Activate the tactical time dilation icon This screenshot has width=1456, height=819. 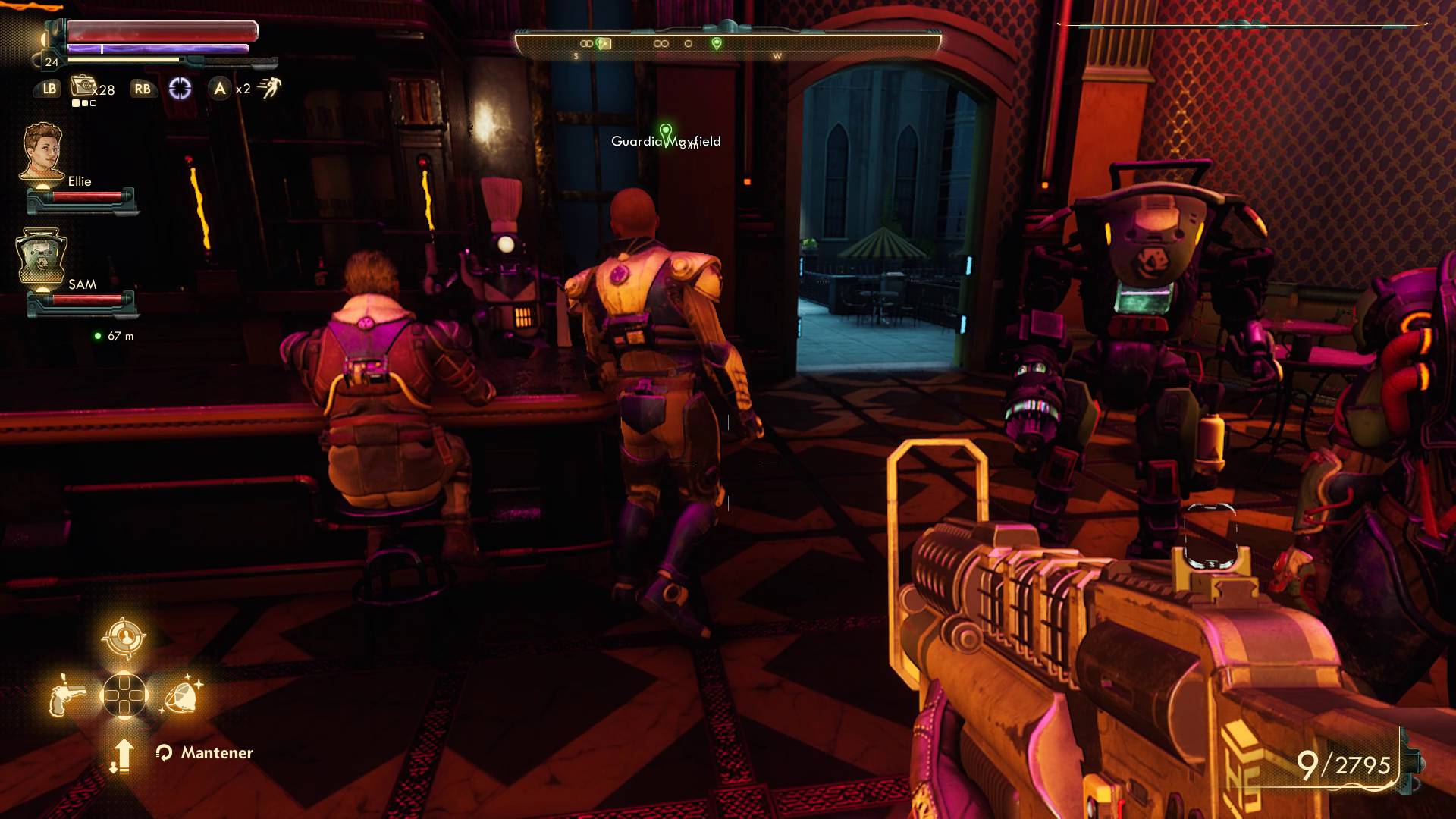pos(180,89)
